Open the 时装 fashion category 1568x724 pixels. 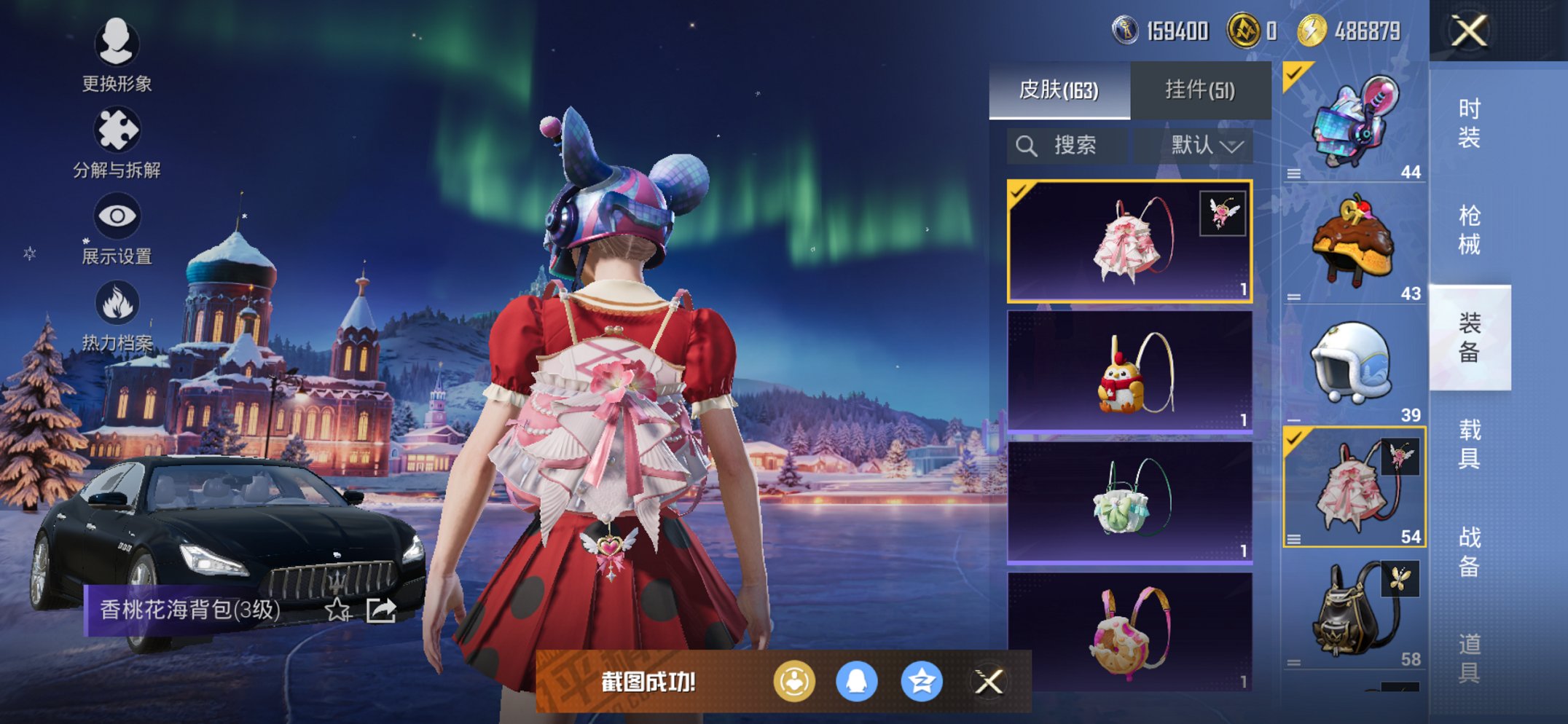(1469, 122)
